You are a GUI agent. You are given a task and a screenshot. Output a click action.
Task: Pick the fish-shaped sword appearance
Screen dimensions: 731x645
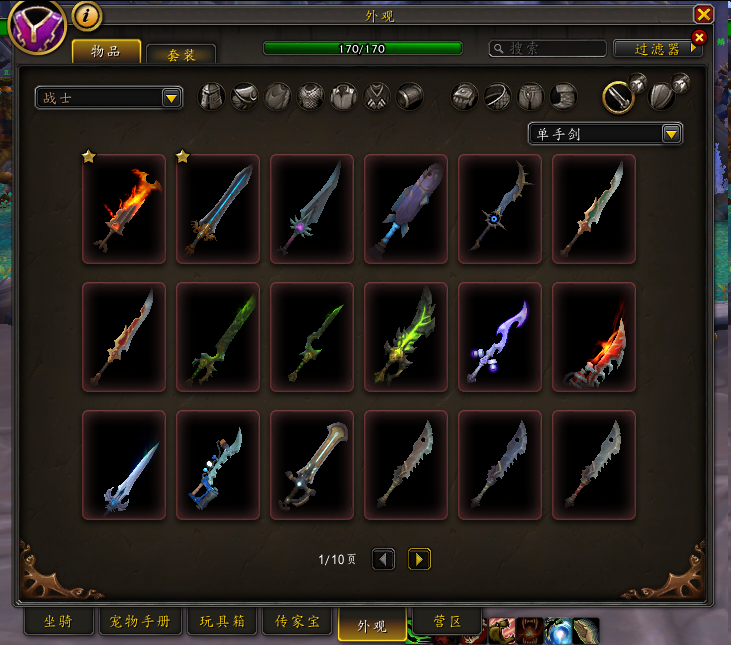point(406,209)
